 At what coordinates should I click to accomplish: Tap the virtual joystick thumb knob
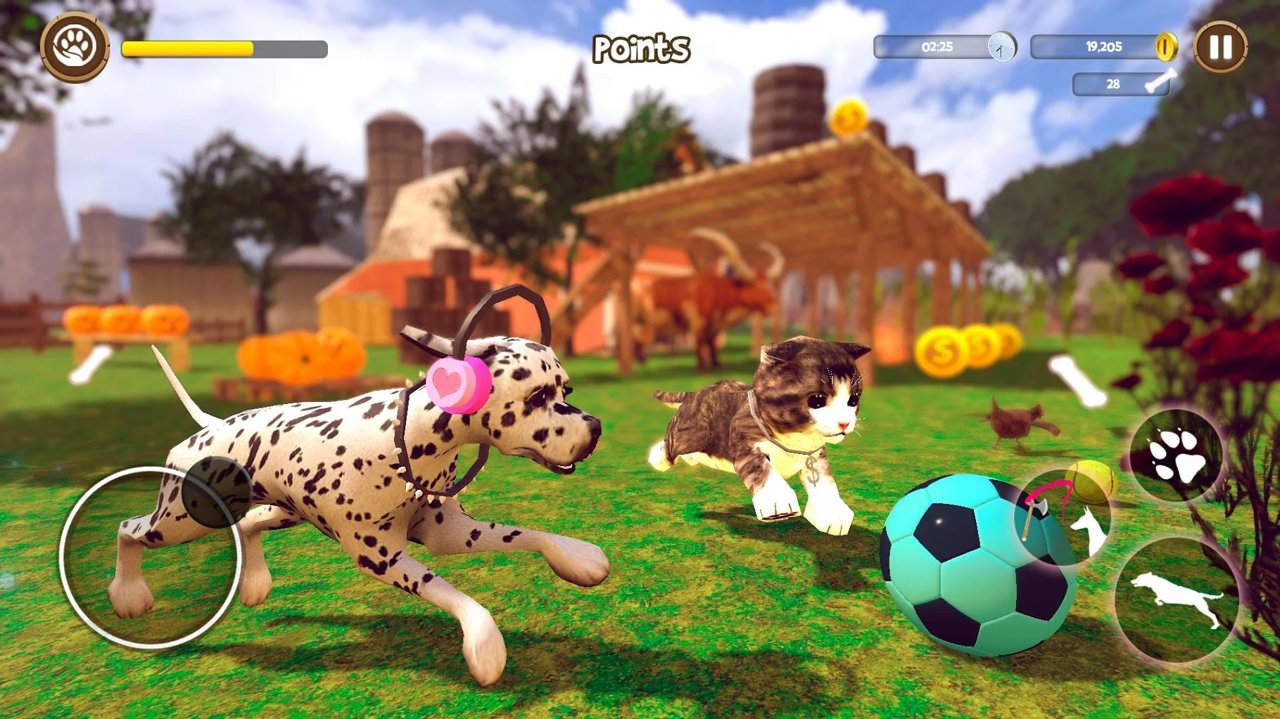pos(217,492)
